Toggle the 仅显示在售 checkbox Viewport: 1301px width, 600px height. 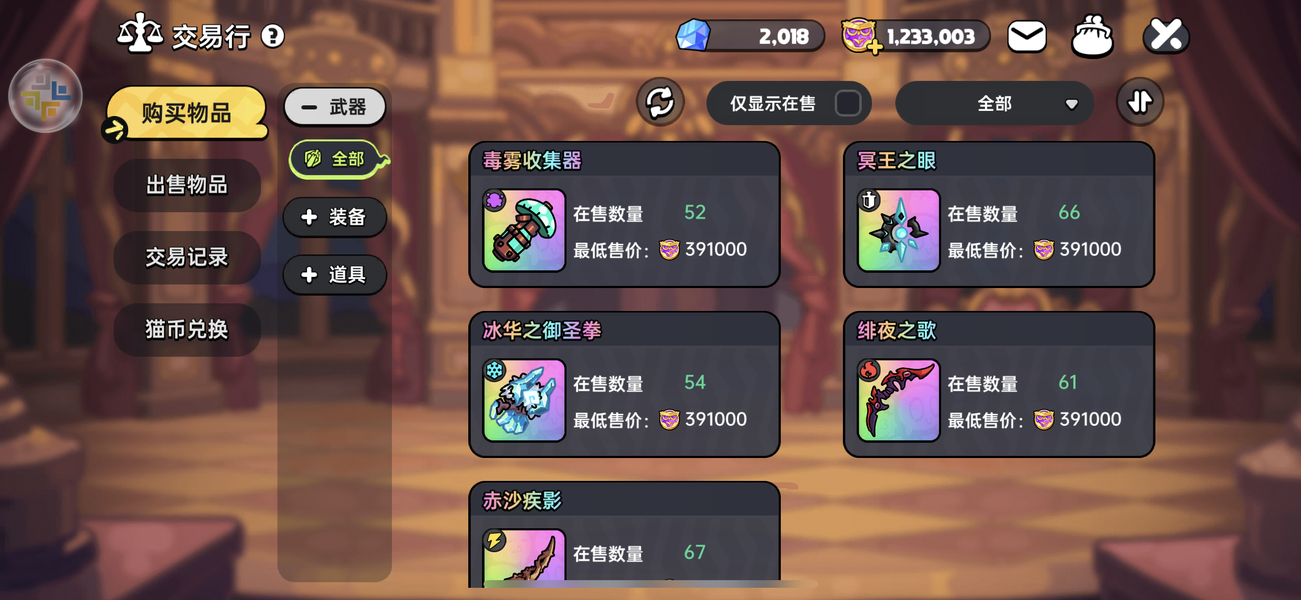847,103
